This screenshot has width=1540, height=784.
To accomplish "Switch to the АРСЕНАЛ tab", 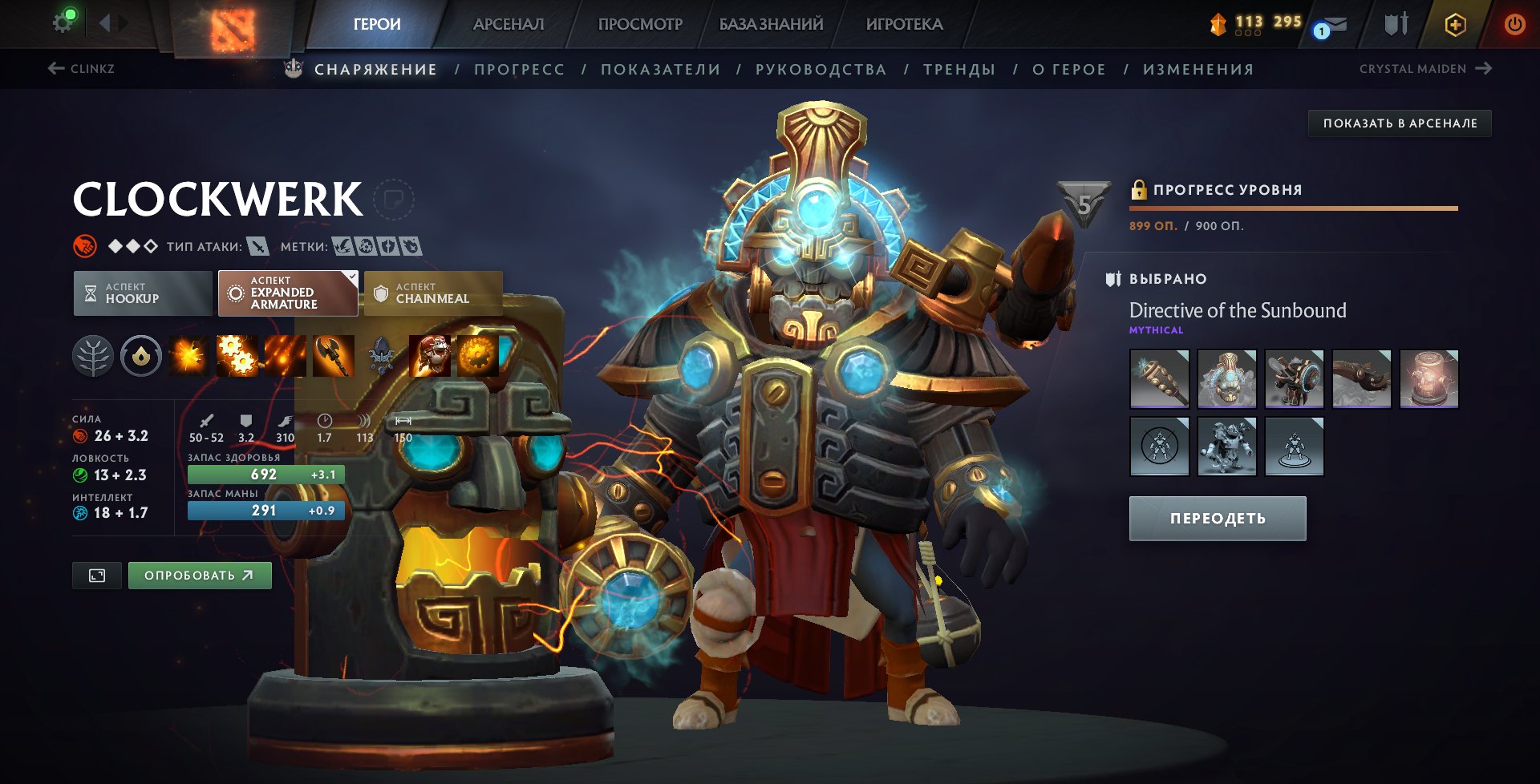I will pyautogui.click(x=509, y=24).
